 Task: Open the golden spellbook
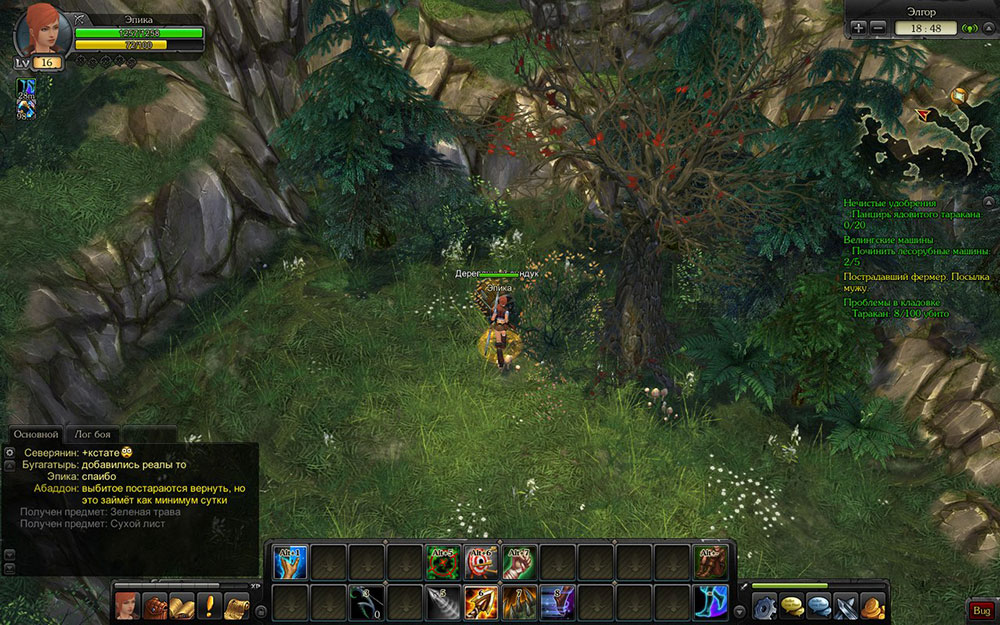(182, 606)
